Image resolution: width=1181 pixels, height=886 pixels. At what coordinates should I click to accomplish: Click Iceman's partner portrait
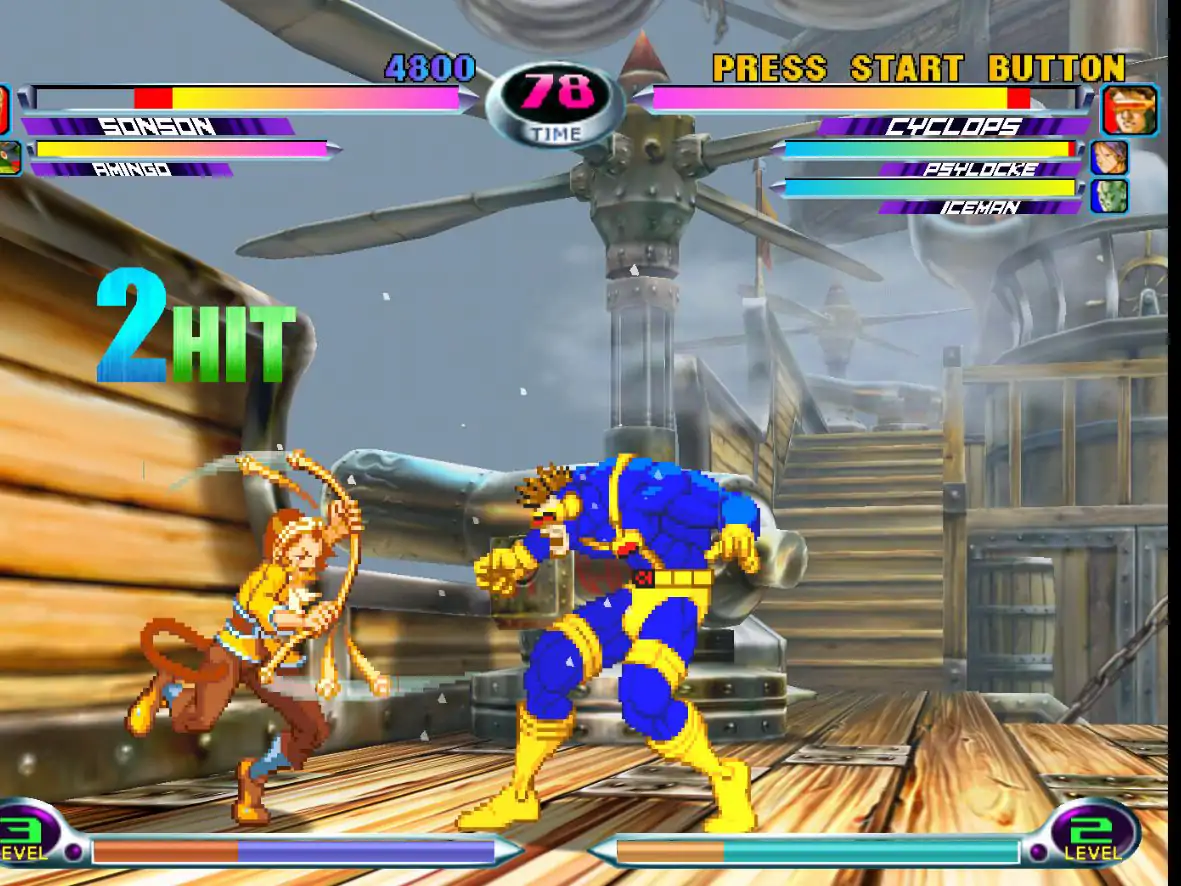click(1108, 196)
